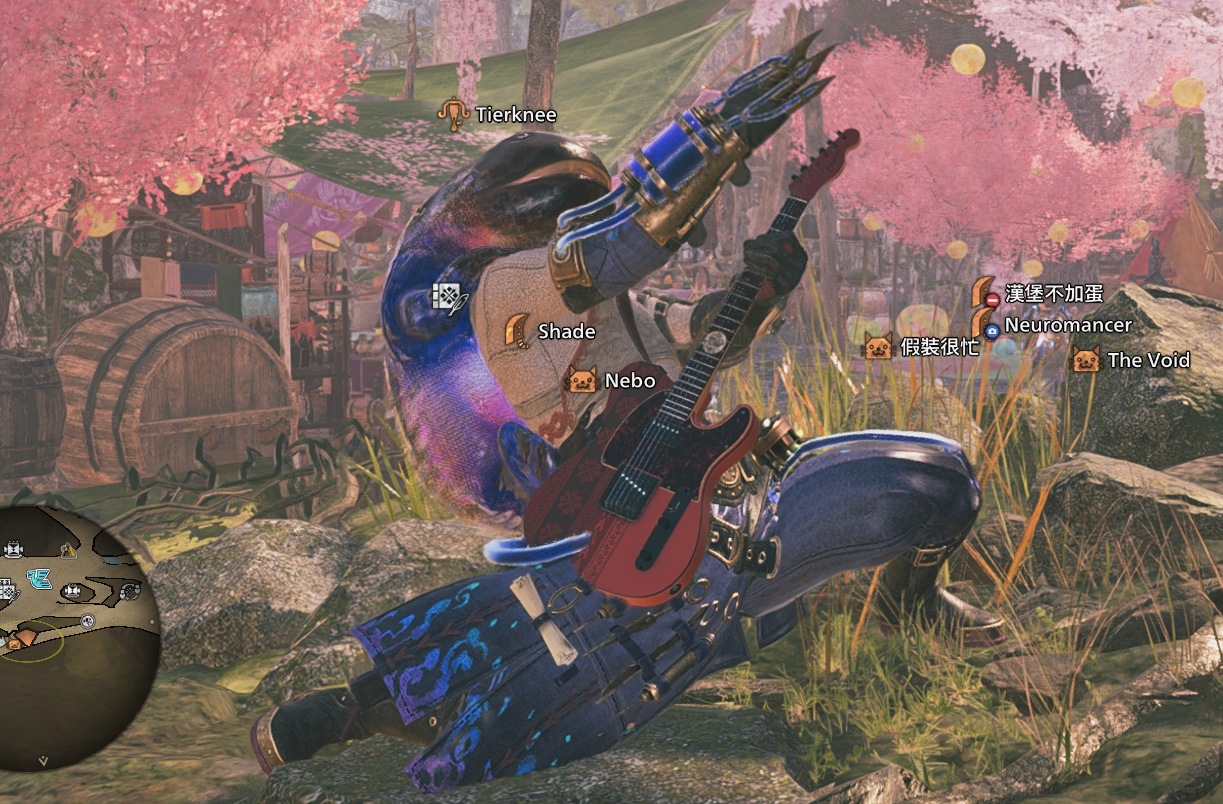Select the yellow hooded figure minimap marker

66,549
